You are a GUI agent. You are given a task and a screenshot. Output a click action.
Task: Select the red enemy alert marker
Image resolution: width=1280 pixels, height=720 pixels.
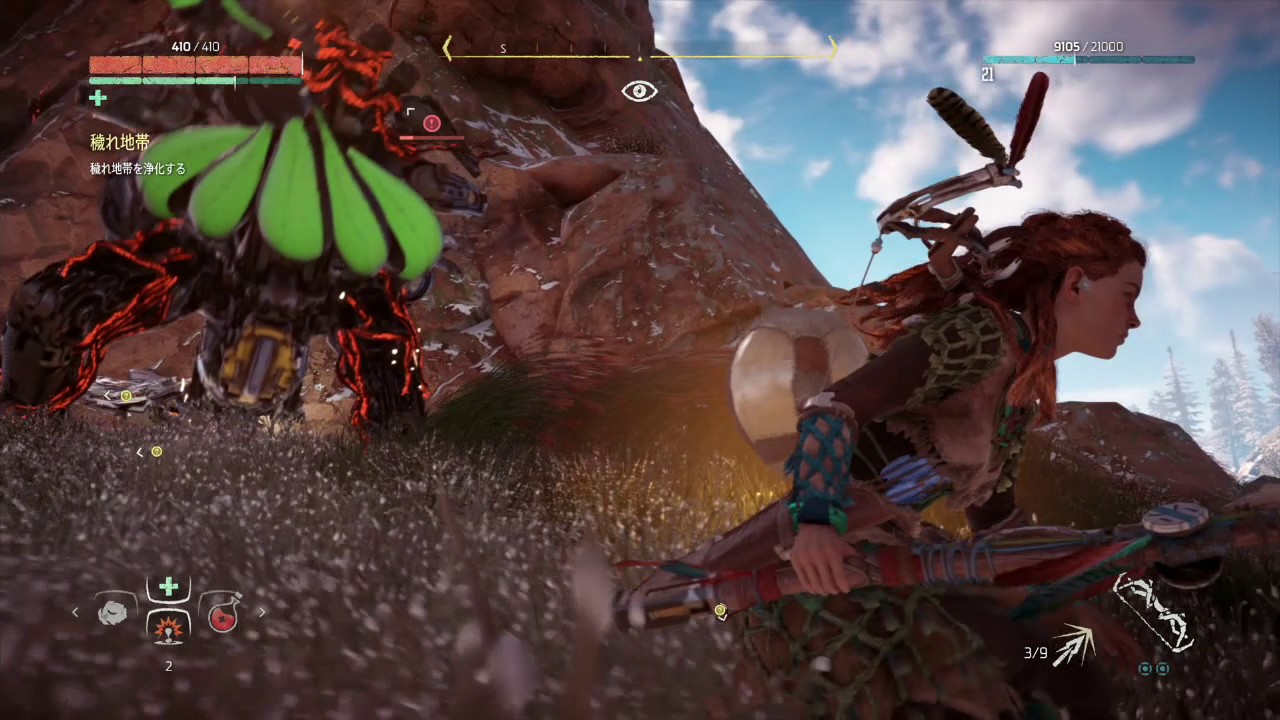pyautogui.click(x=432, y=123)
